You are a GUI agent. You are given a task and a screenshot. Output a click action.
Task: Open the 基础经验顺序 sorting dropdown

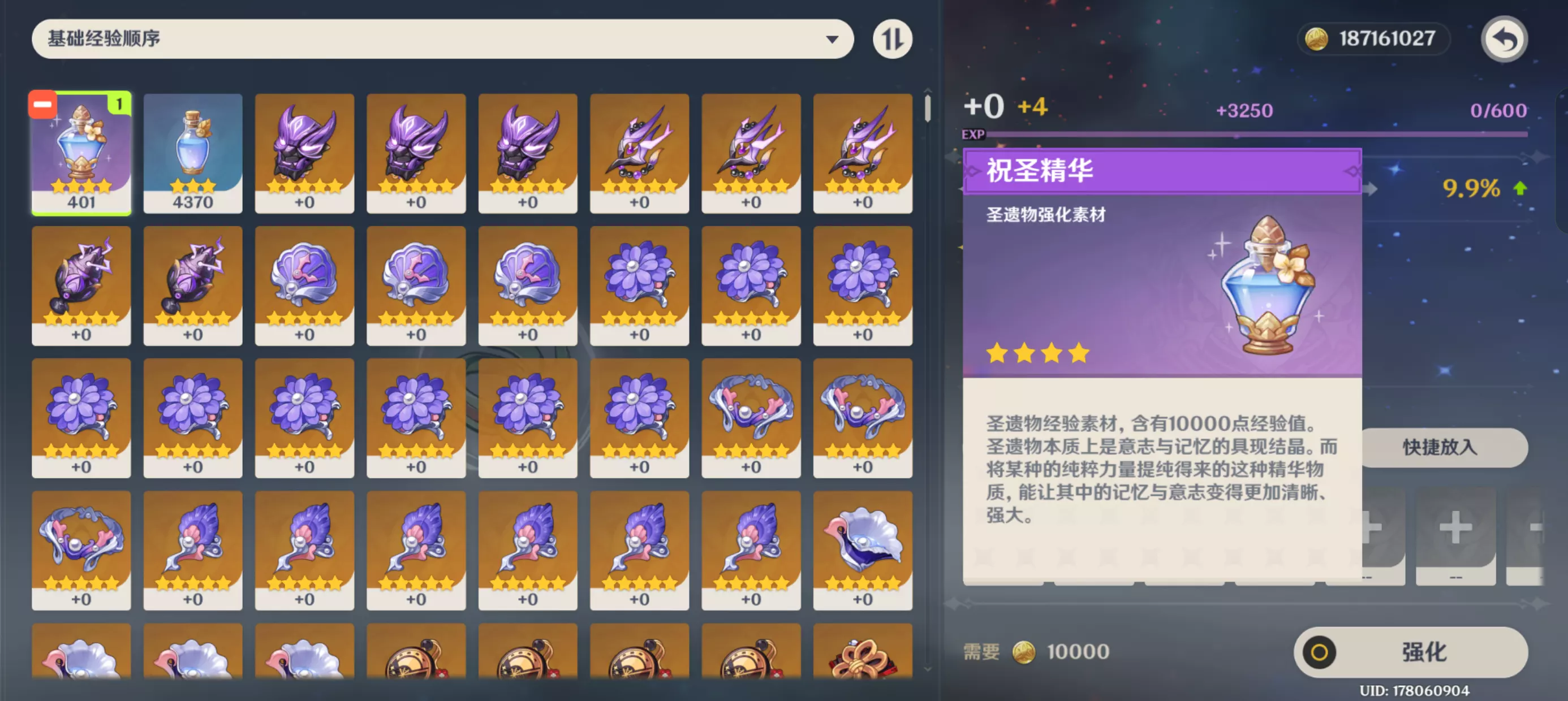coord(445,38)
